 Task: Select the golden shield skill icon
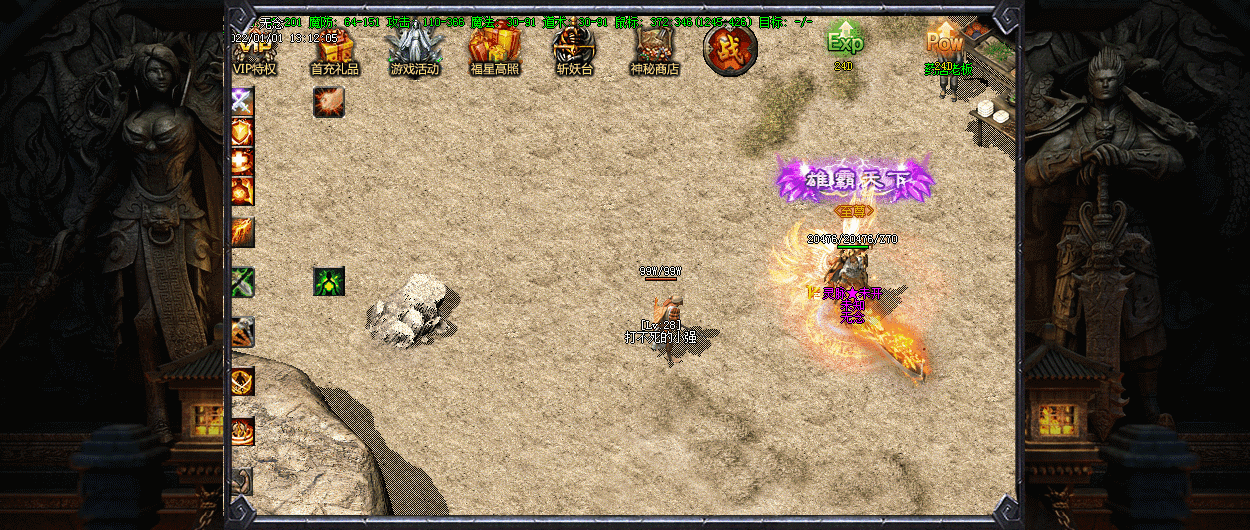[243, 132]
